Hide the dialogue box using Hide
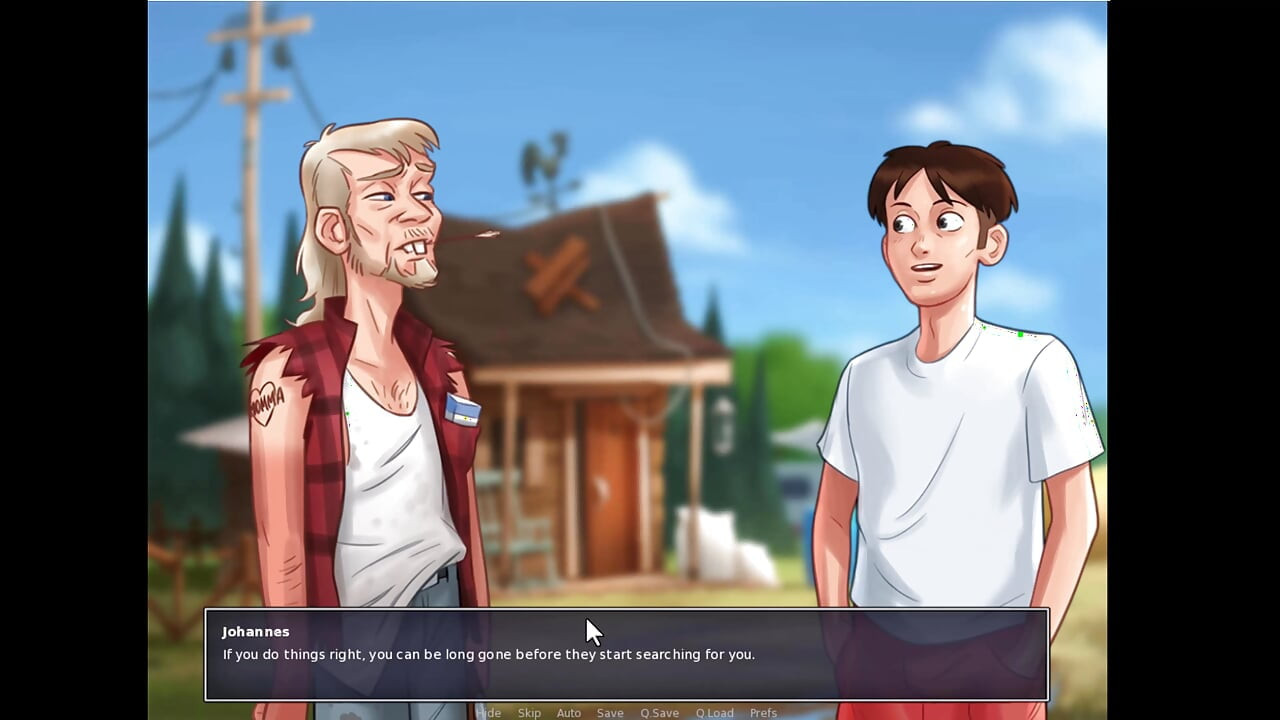The height and width of the screenshot is (720, 1280). 490,712
